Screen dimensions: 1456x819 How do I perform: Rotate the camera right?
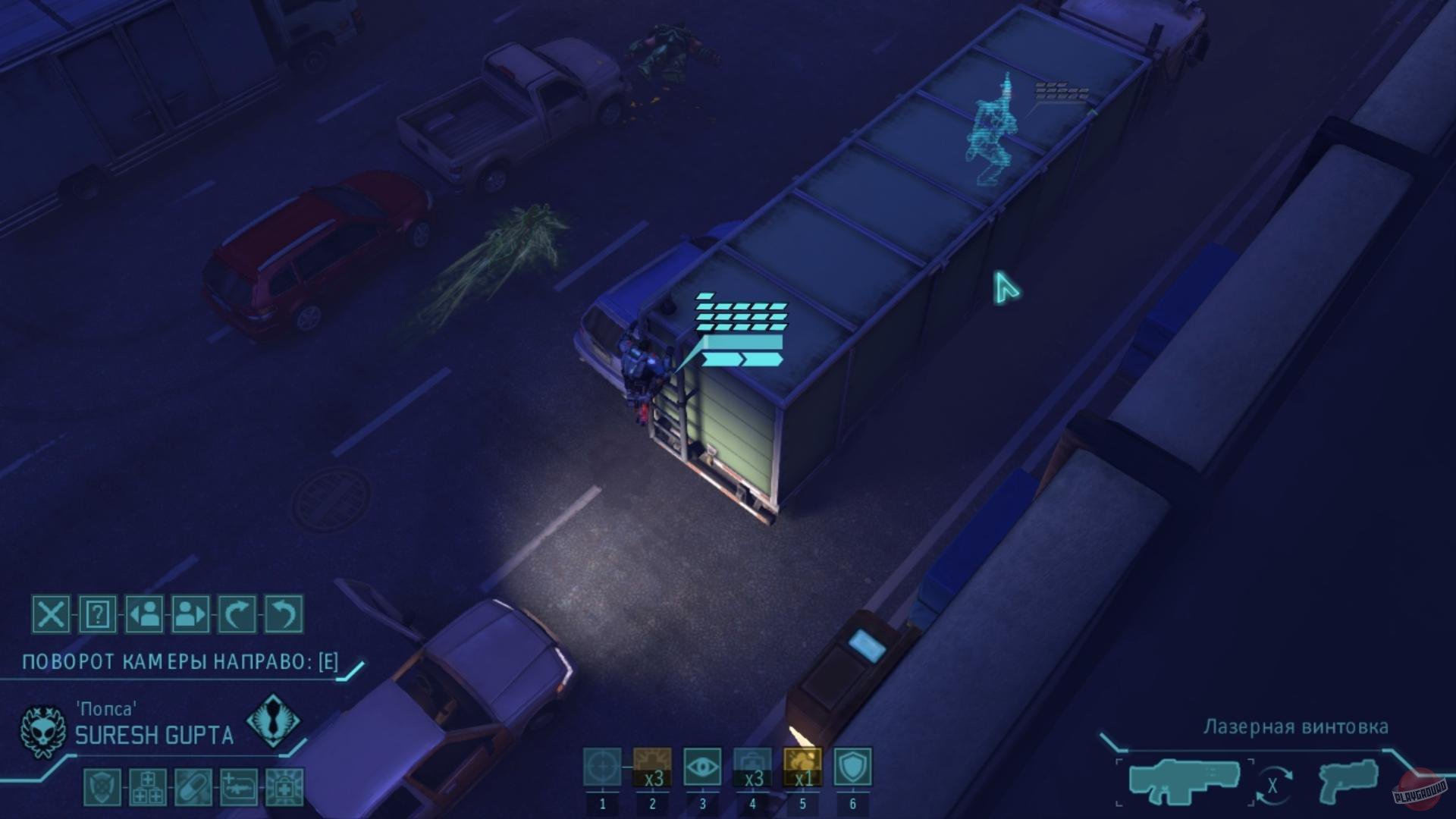(237, 613)
